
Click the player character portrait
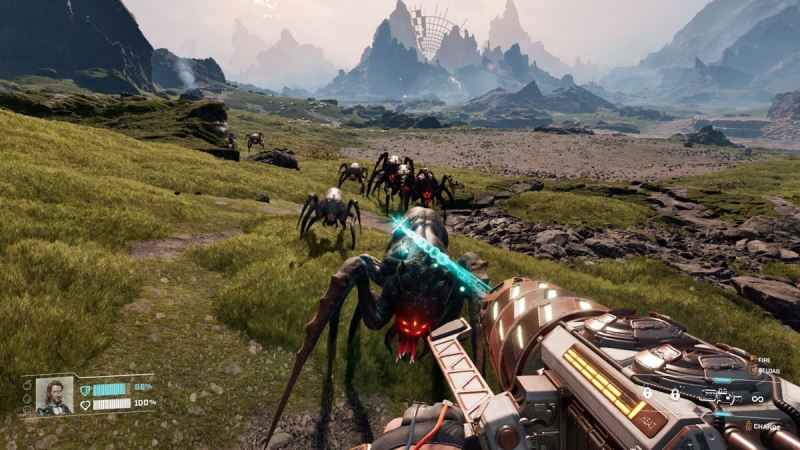54,395
